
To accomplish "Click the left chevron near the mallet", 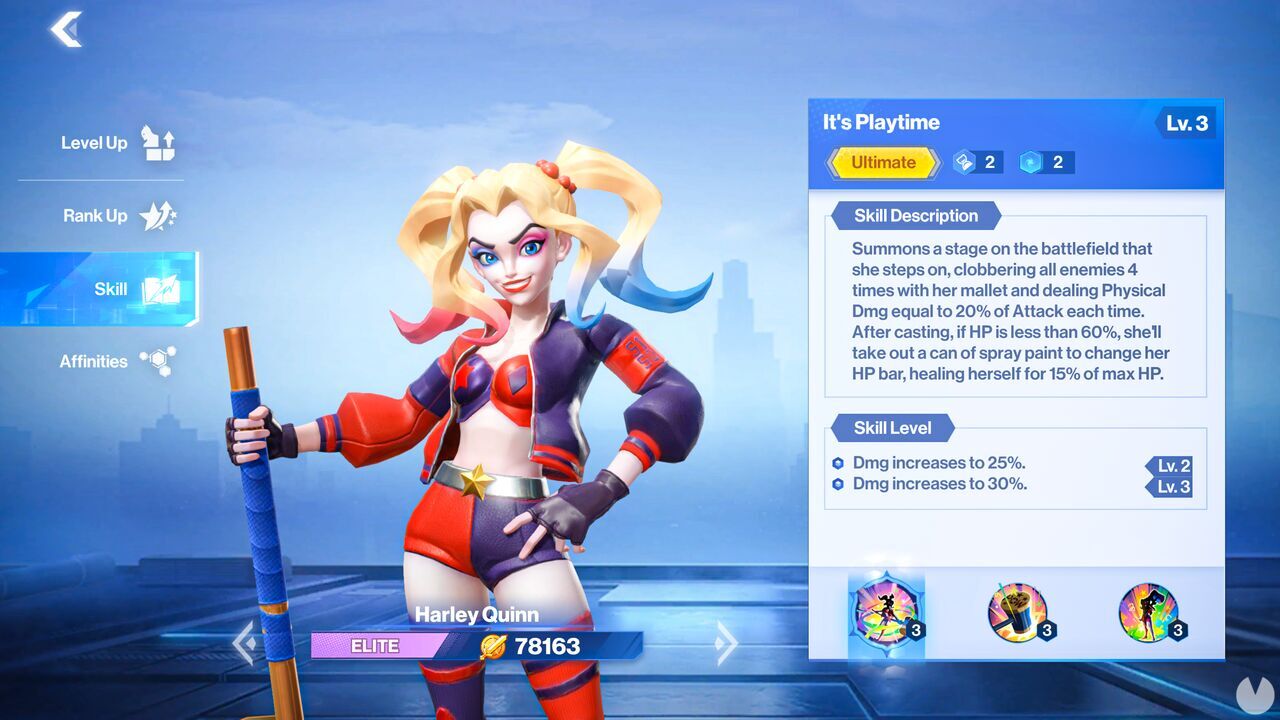I will (245, 645).
